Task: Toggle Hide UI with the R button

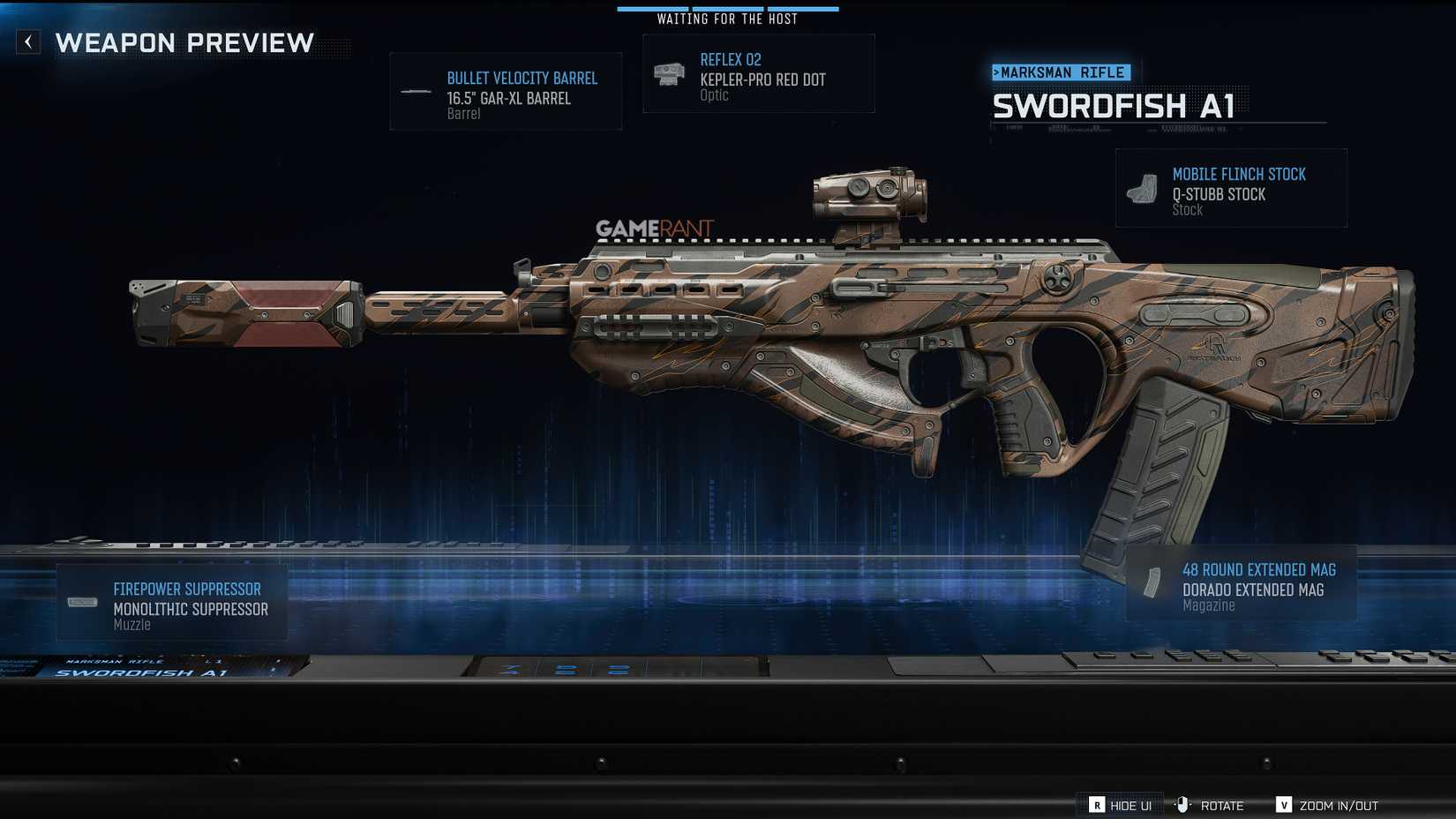Action: 1097,805
